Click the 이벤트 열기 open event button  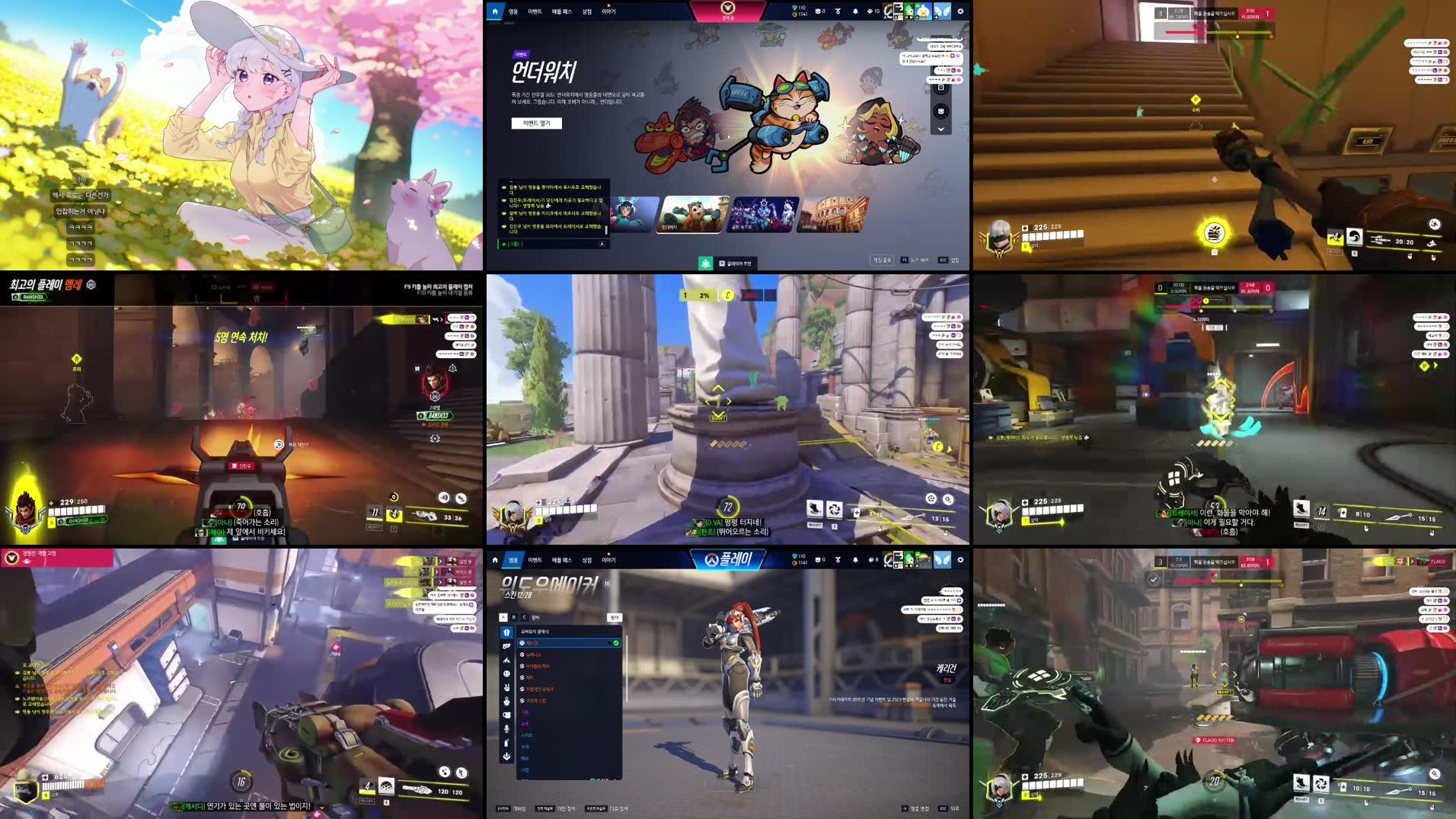pyautogui.click(x=535, y=123)
